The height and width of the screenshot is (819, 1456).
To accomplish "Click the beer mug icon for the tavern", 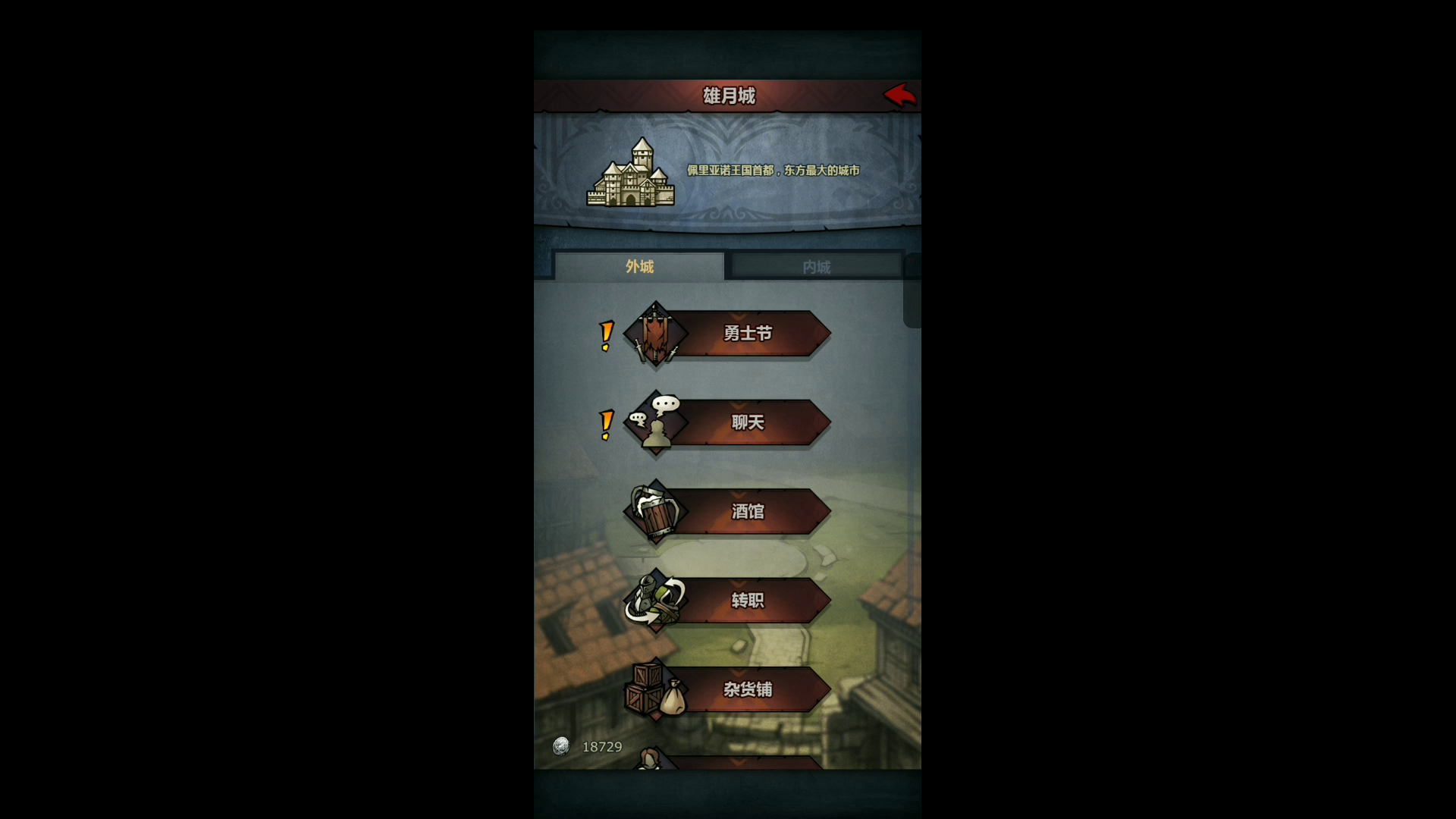I will [x=655, y=512].
